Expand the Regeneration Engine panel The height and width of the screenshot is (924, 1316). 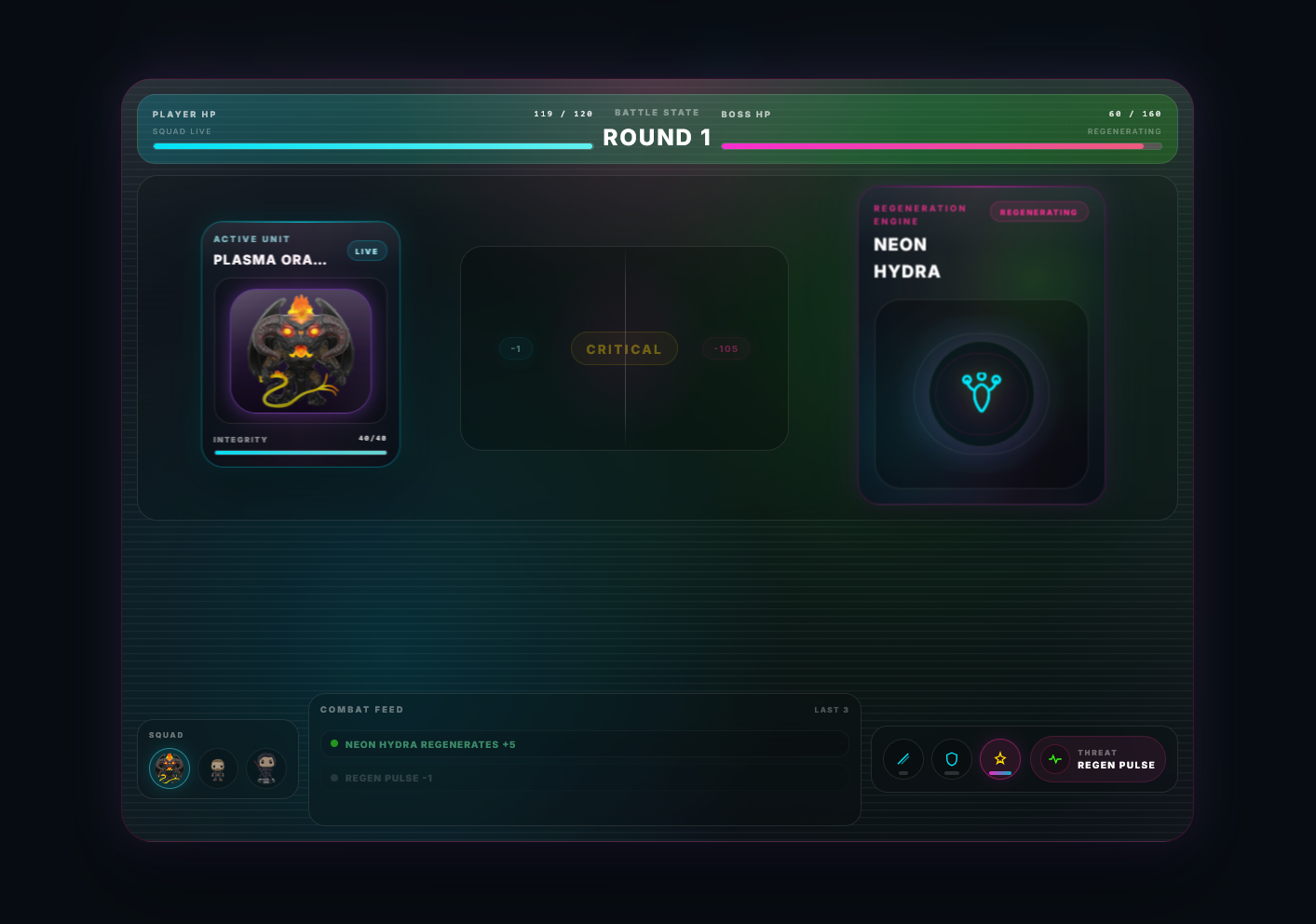click(x=918, y=214)
